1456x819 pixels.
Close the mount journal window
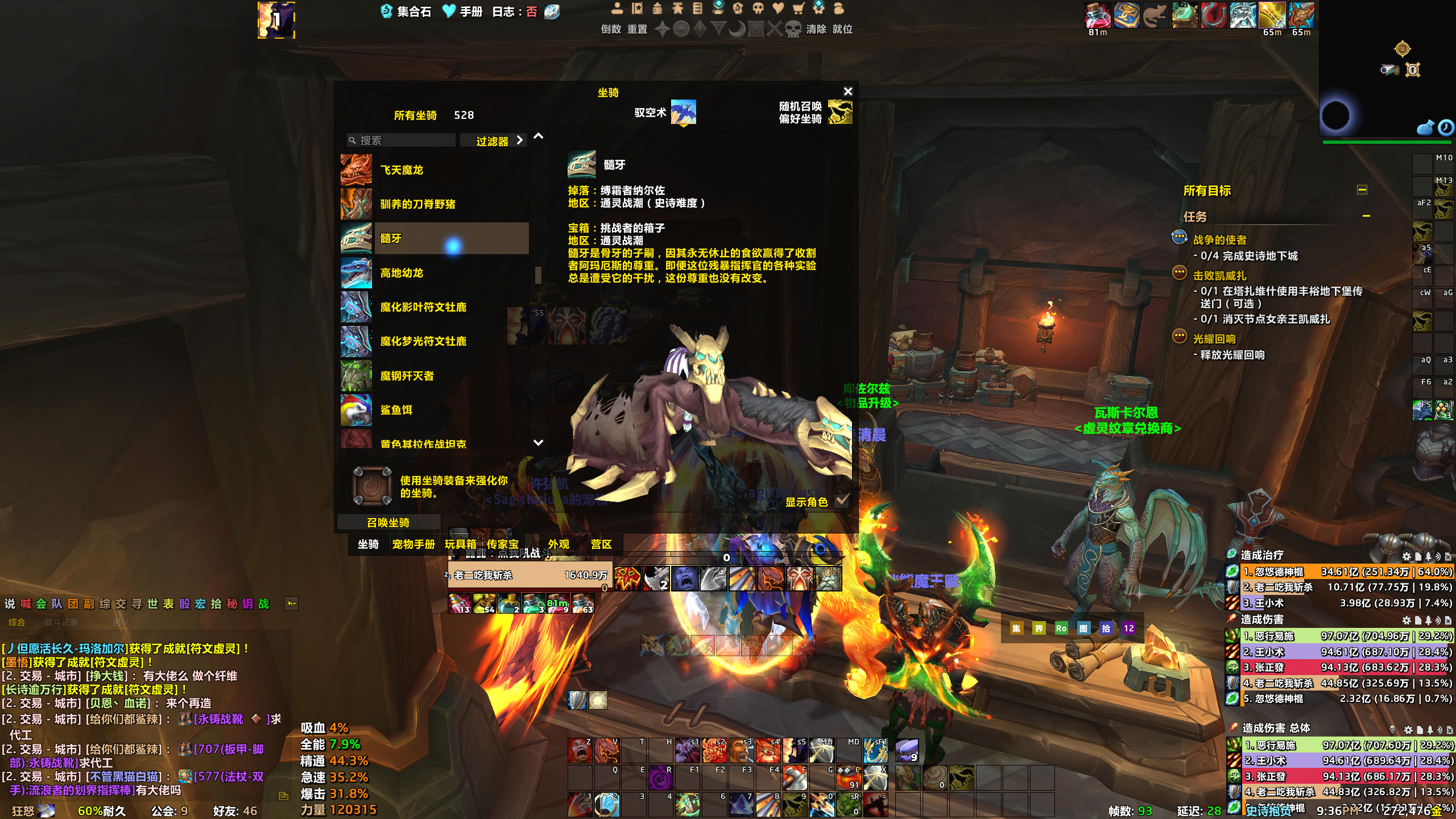pos(848,91)
